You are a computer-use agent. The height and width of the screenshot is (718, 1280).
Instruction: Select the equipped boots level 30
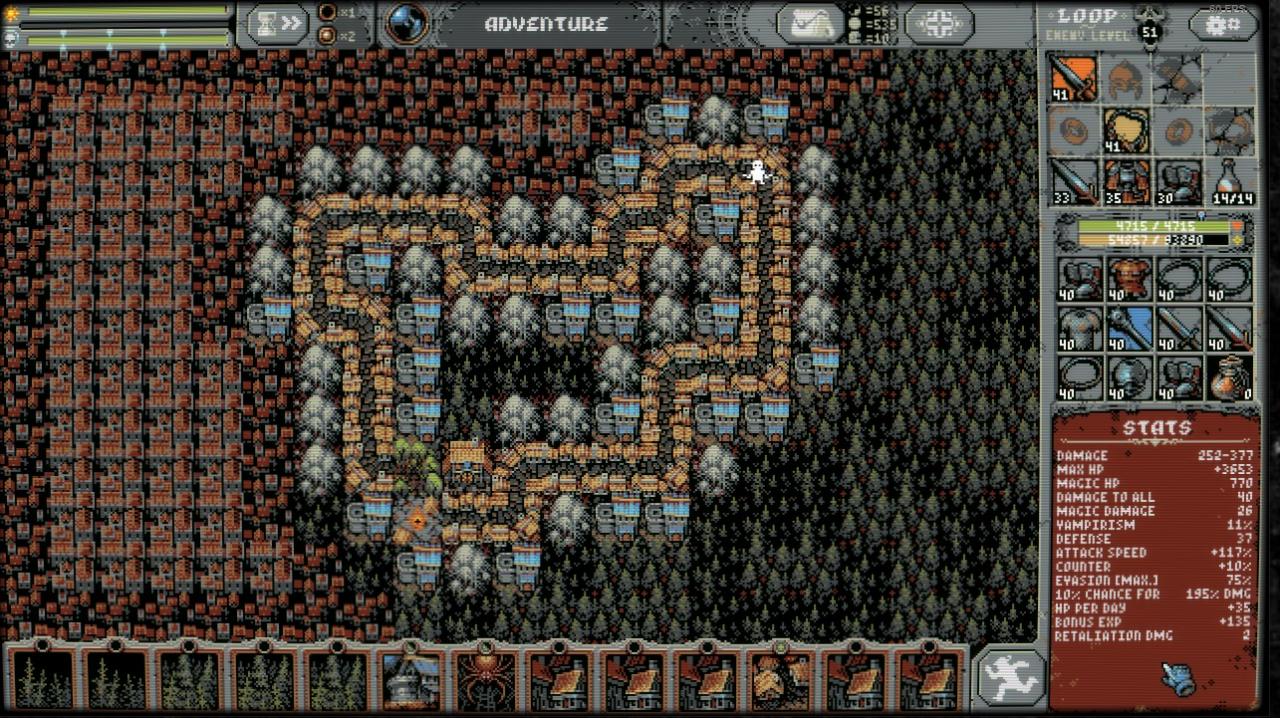(x=1179, y=182)
